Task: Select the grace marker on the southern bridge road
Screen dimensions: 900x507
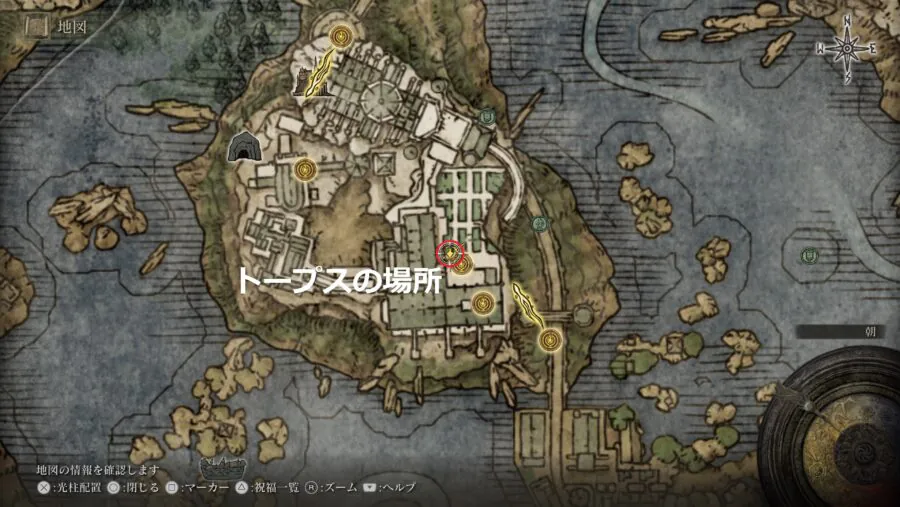Action: (549, 340)
